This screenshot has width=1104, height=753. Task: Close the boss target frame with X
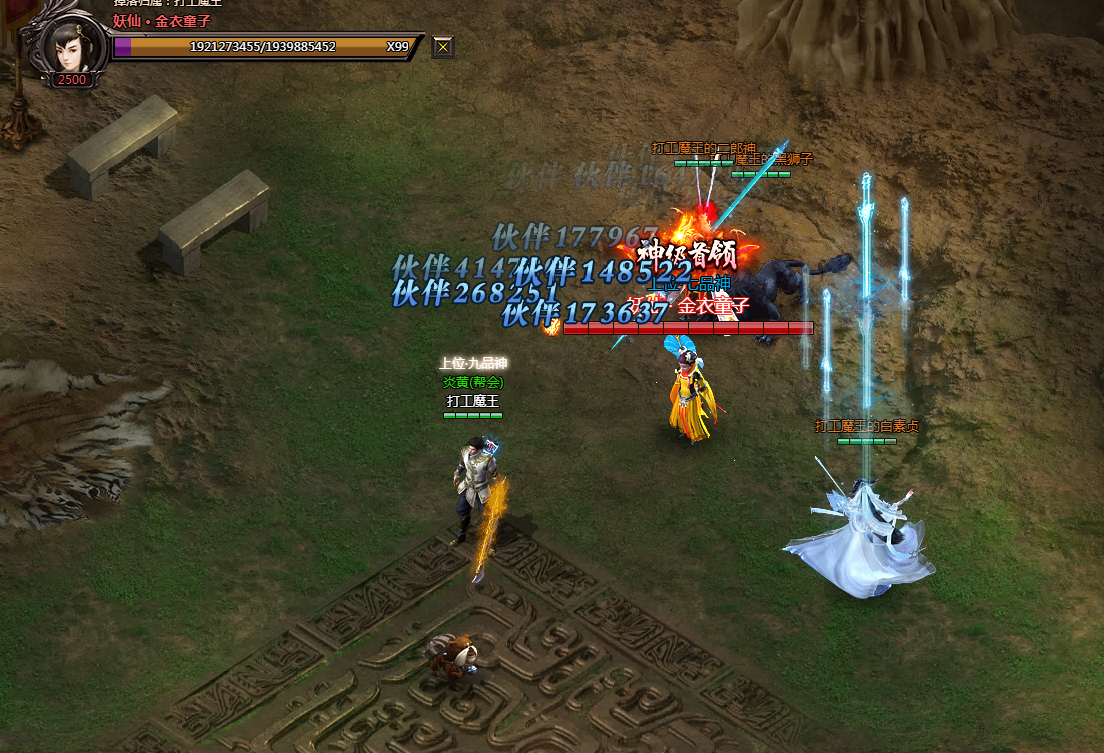443,46
